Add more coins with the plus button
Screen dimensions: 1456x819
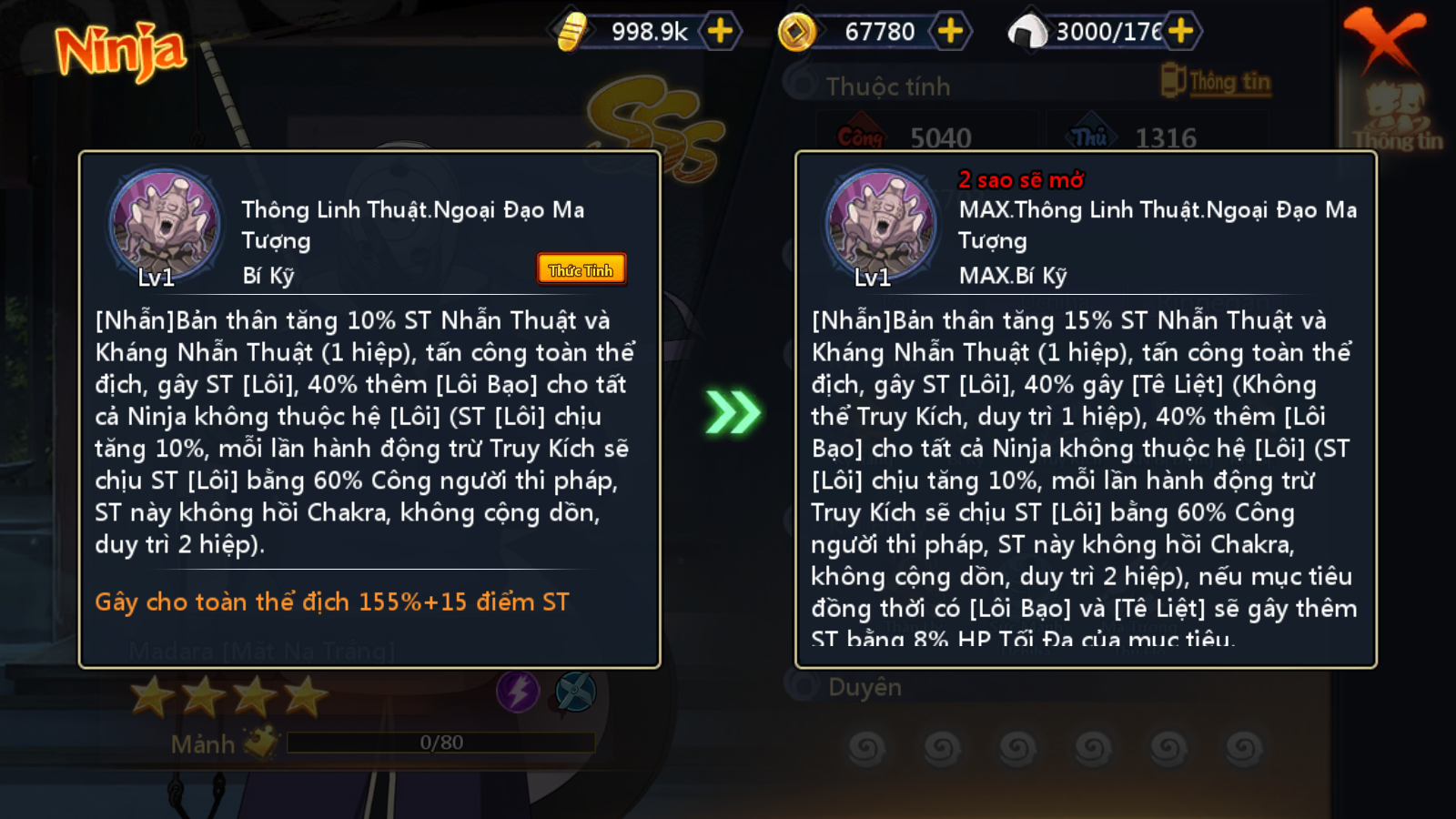coord(950,31)
